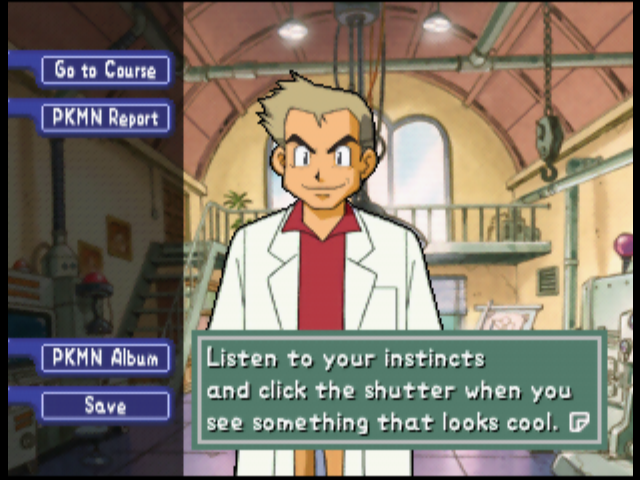Open the PKMN Album
The image size is (640, 480).
coord(105,358)
